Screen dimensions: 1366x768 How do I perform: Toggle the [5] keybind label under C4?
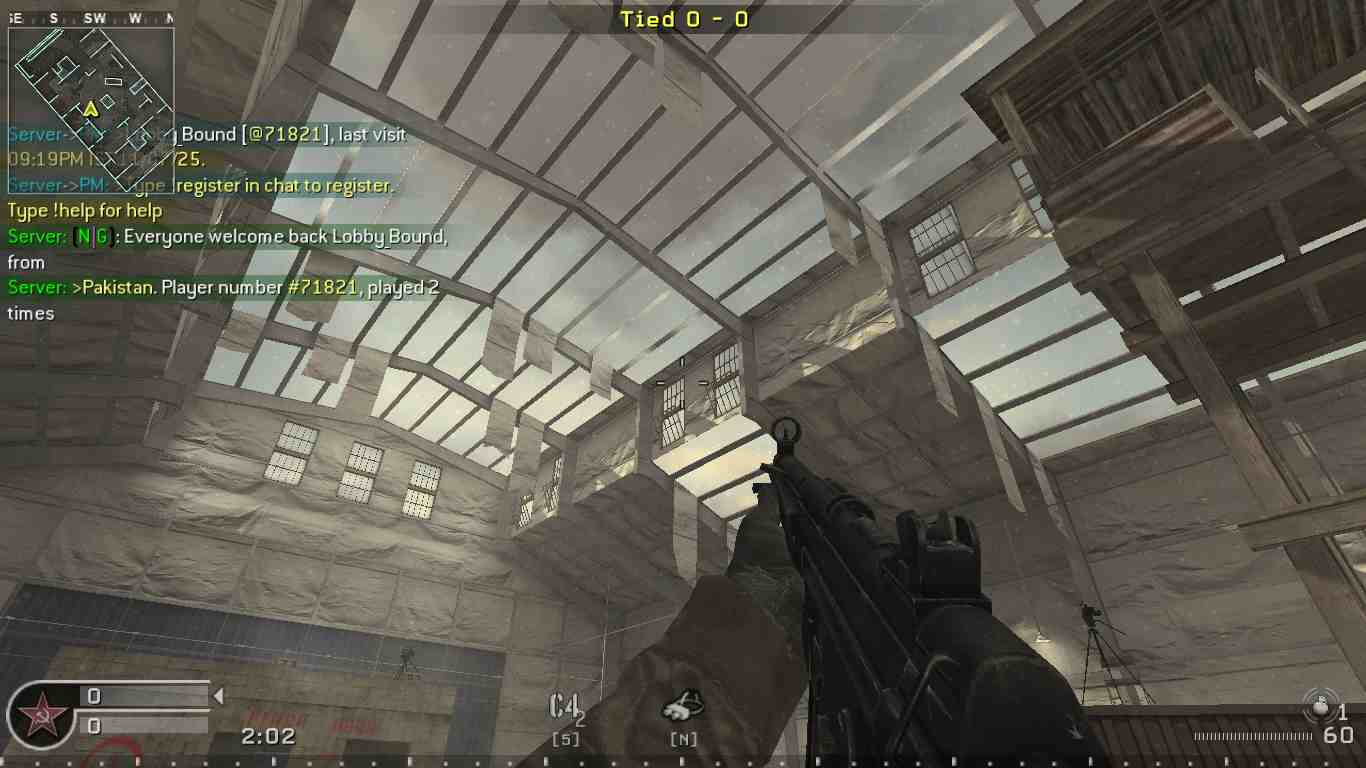(x=565, y=737)
